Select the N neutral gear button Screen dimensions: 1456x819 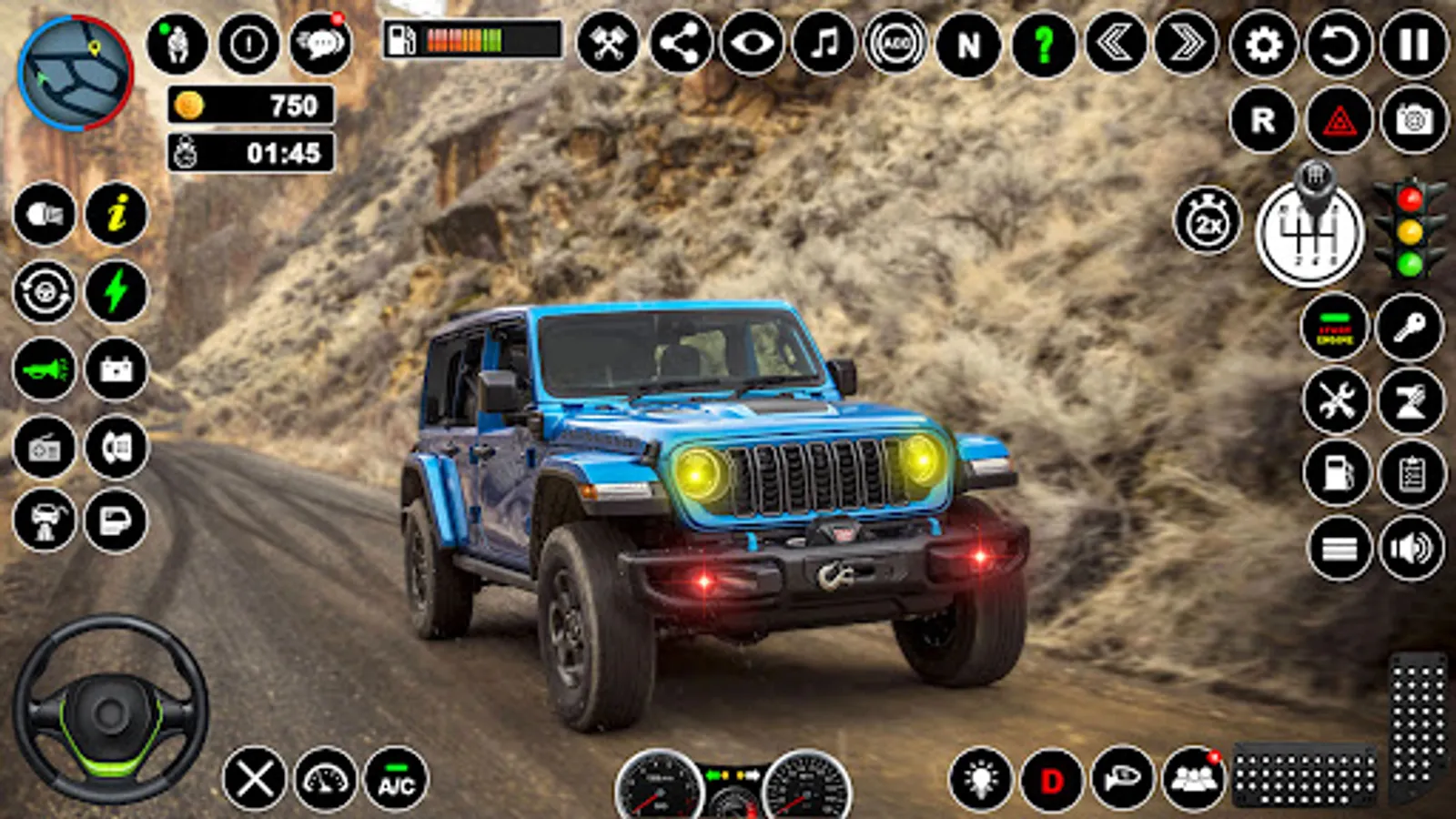click(x=968, y=44)
